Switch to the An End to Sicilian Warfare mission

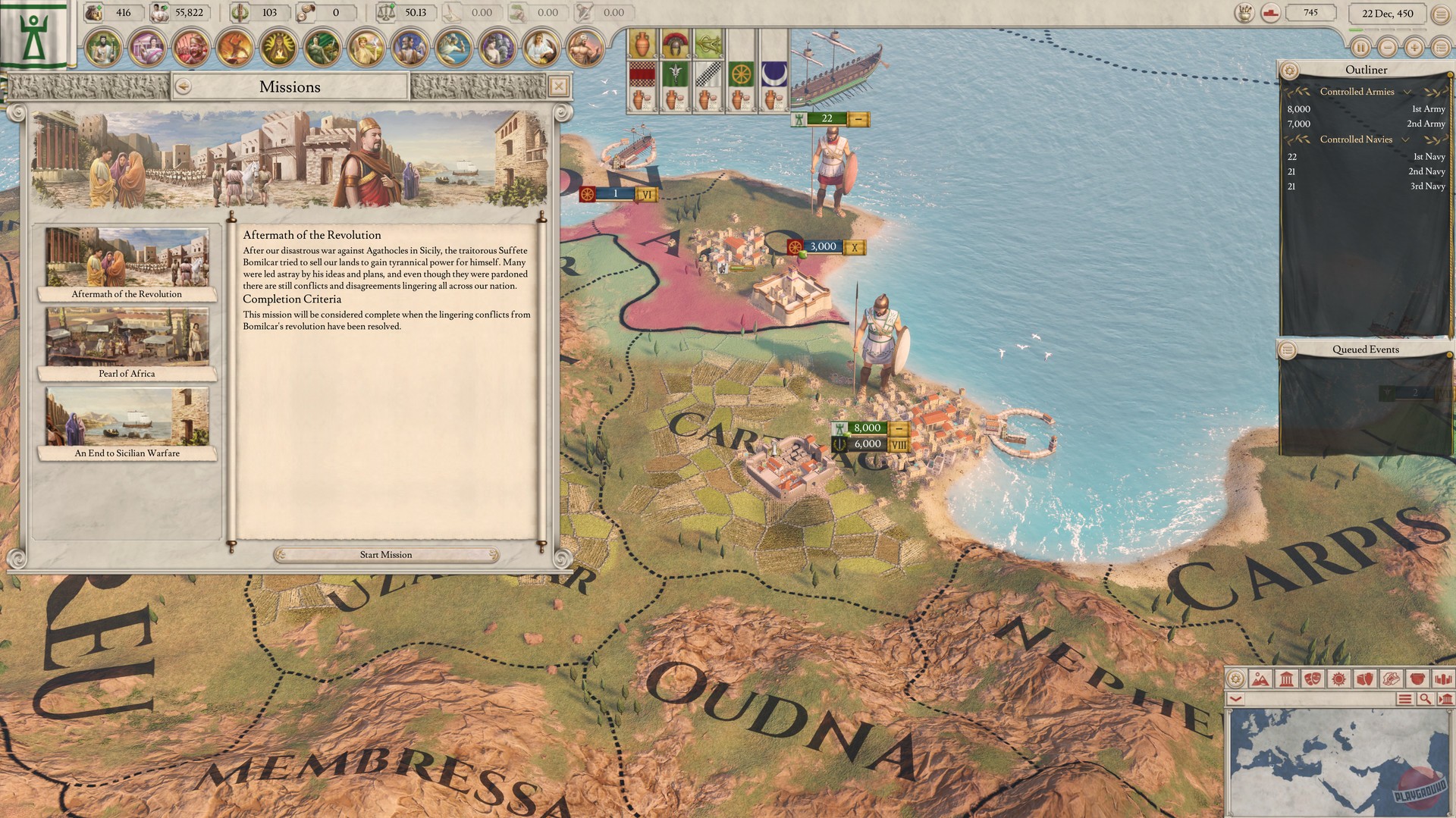[x=127, y=421]
